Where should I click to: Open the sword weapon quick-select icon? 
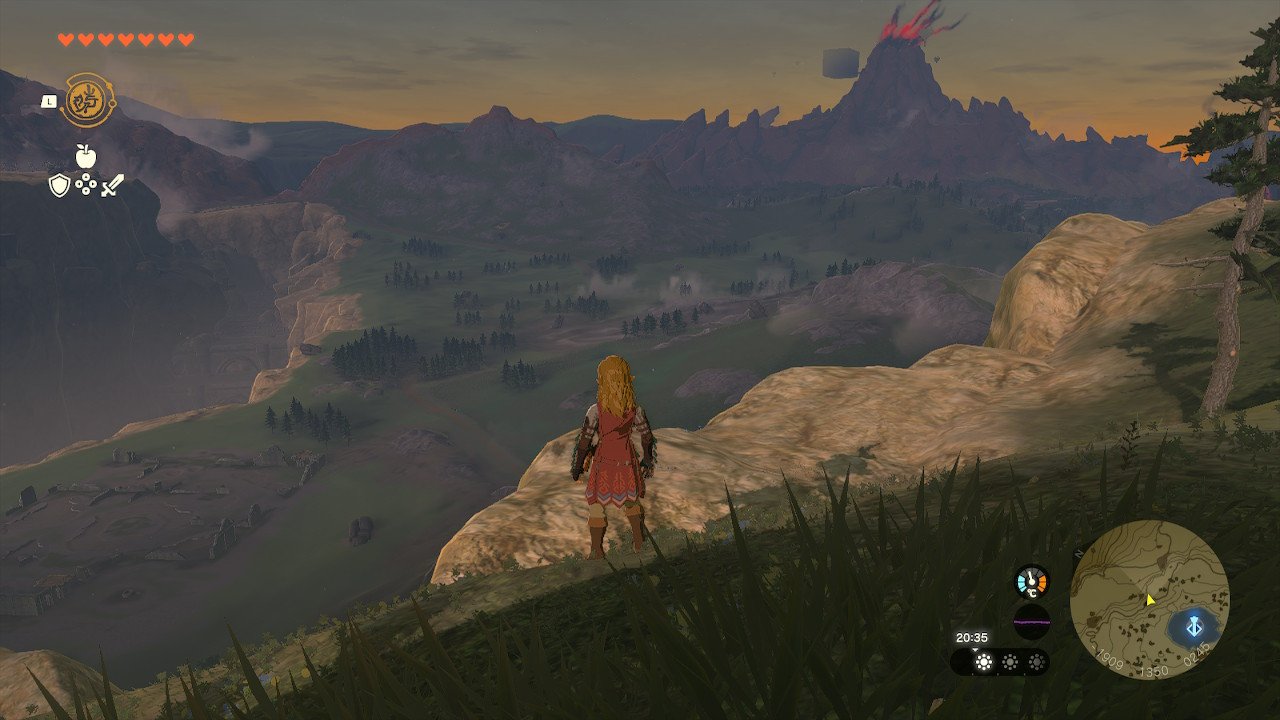point(112,185)
